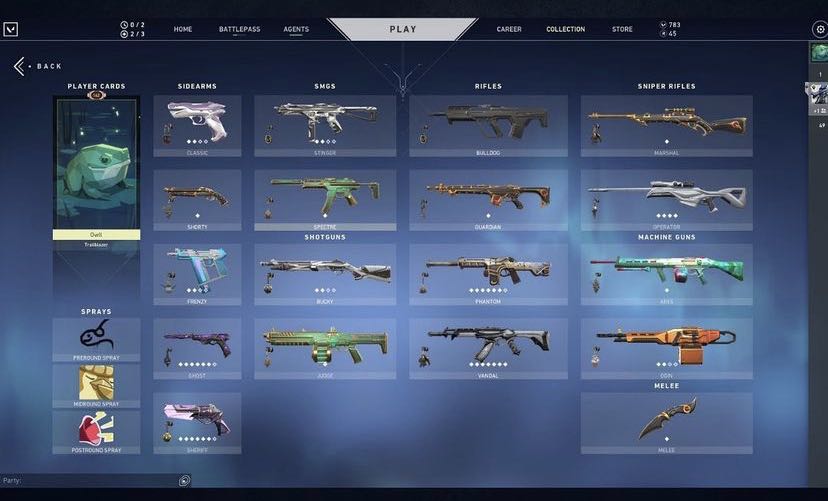Select the Melee knife tile

click(x=666, y=422)
